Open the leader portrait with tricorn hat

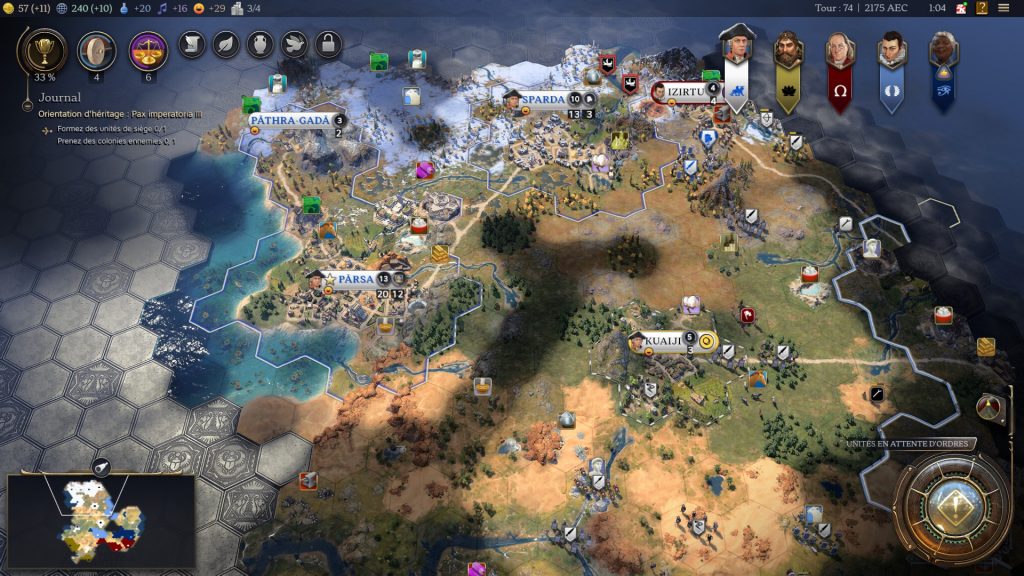click(736, 48)
